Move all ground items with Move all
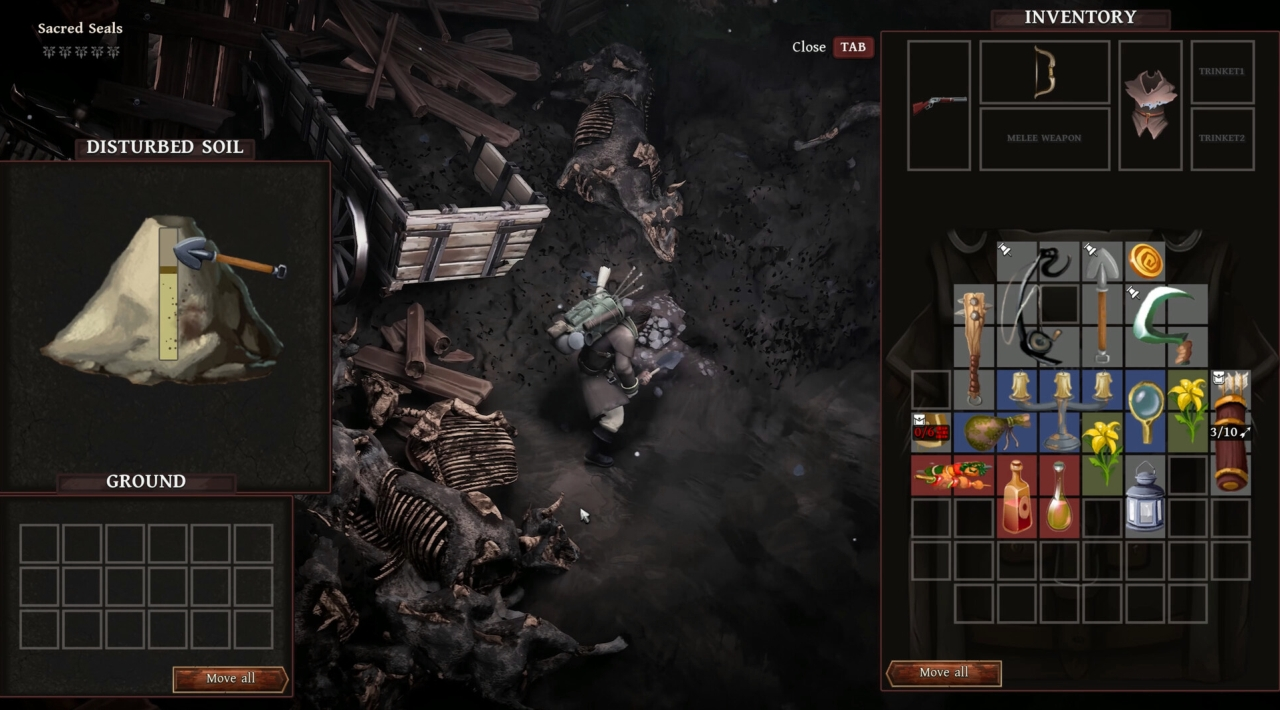Image resolution: width=1280 pixels, height=710 pixels. [230, 679]
